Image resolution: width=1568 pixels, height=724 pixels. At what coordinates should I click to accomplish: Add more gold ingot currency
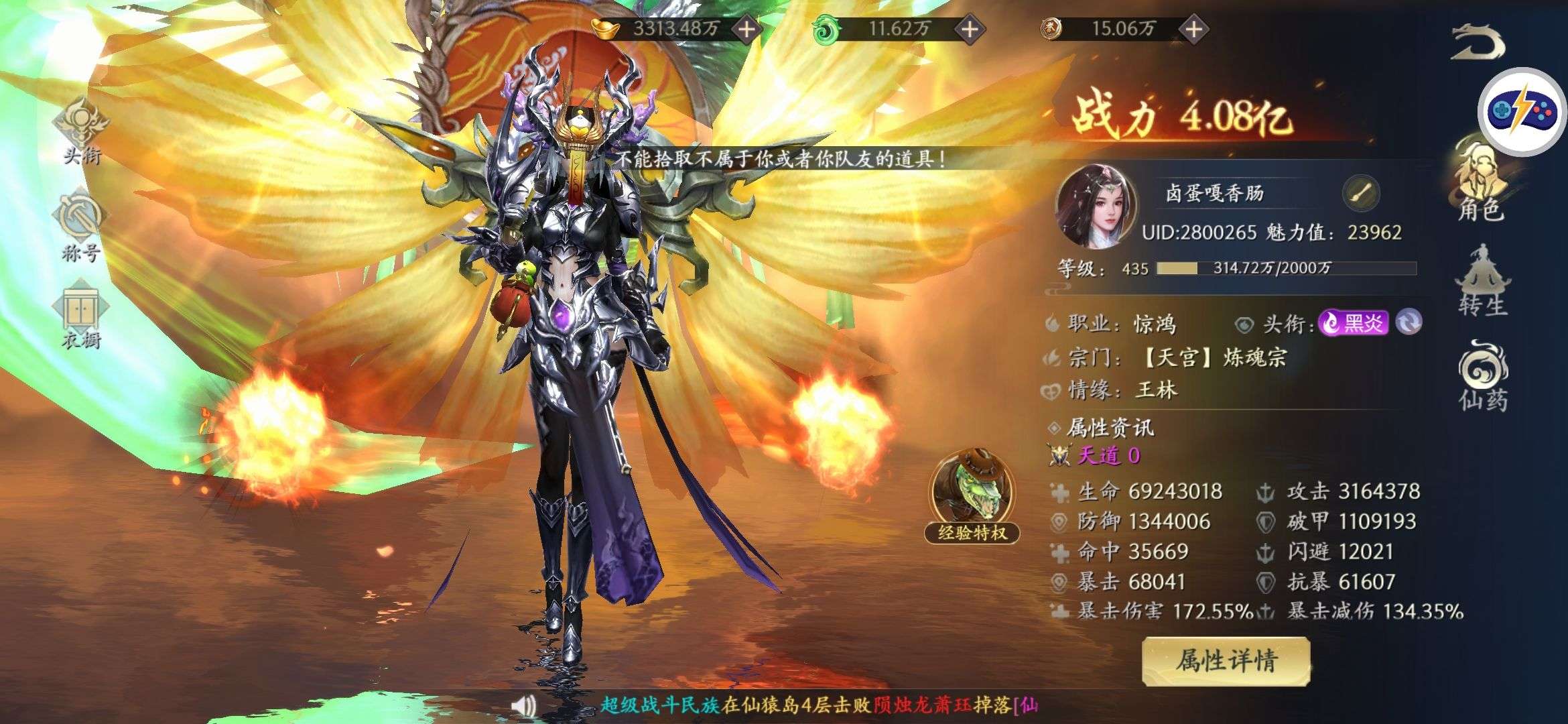(x=746, y=29)
